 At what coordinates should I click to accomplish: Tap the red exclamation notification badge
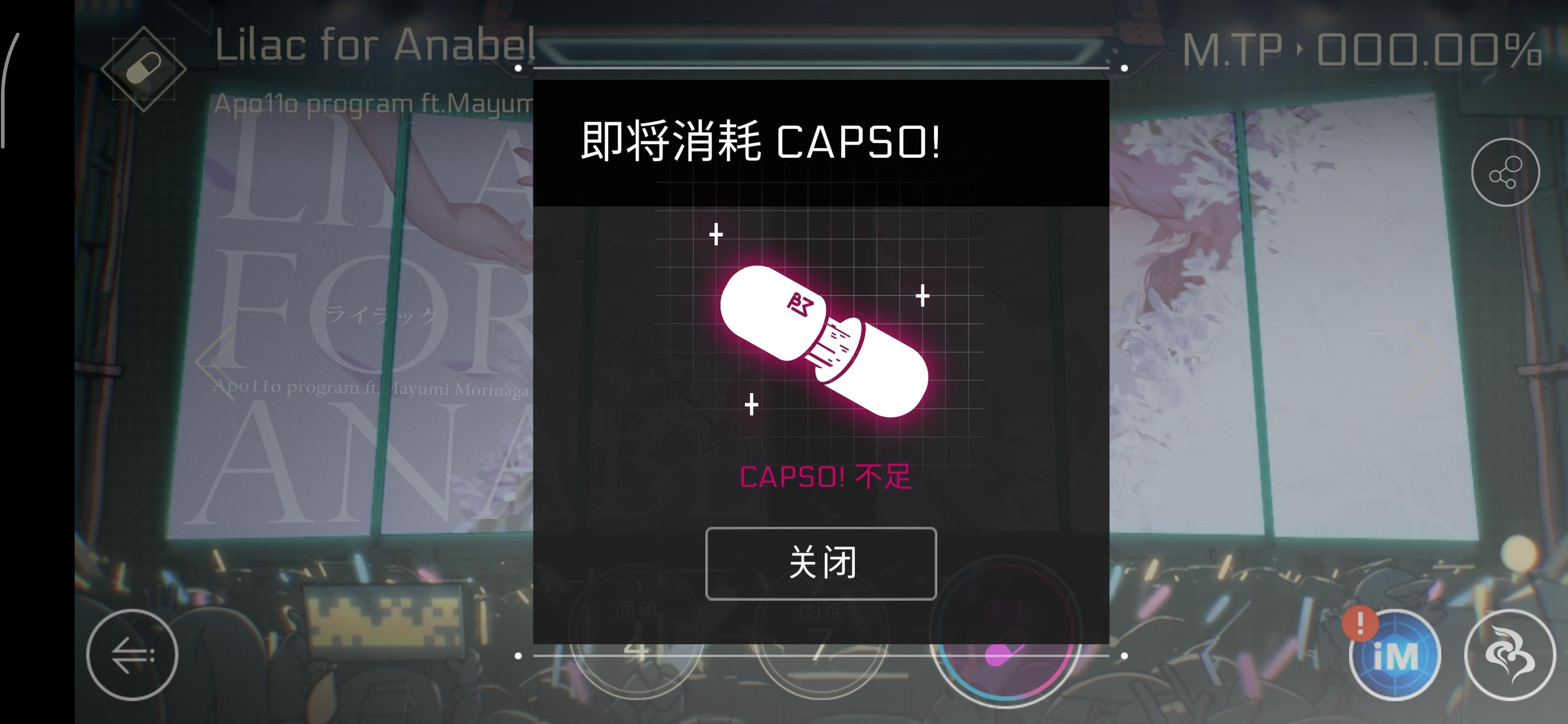pos(1362,624)
